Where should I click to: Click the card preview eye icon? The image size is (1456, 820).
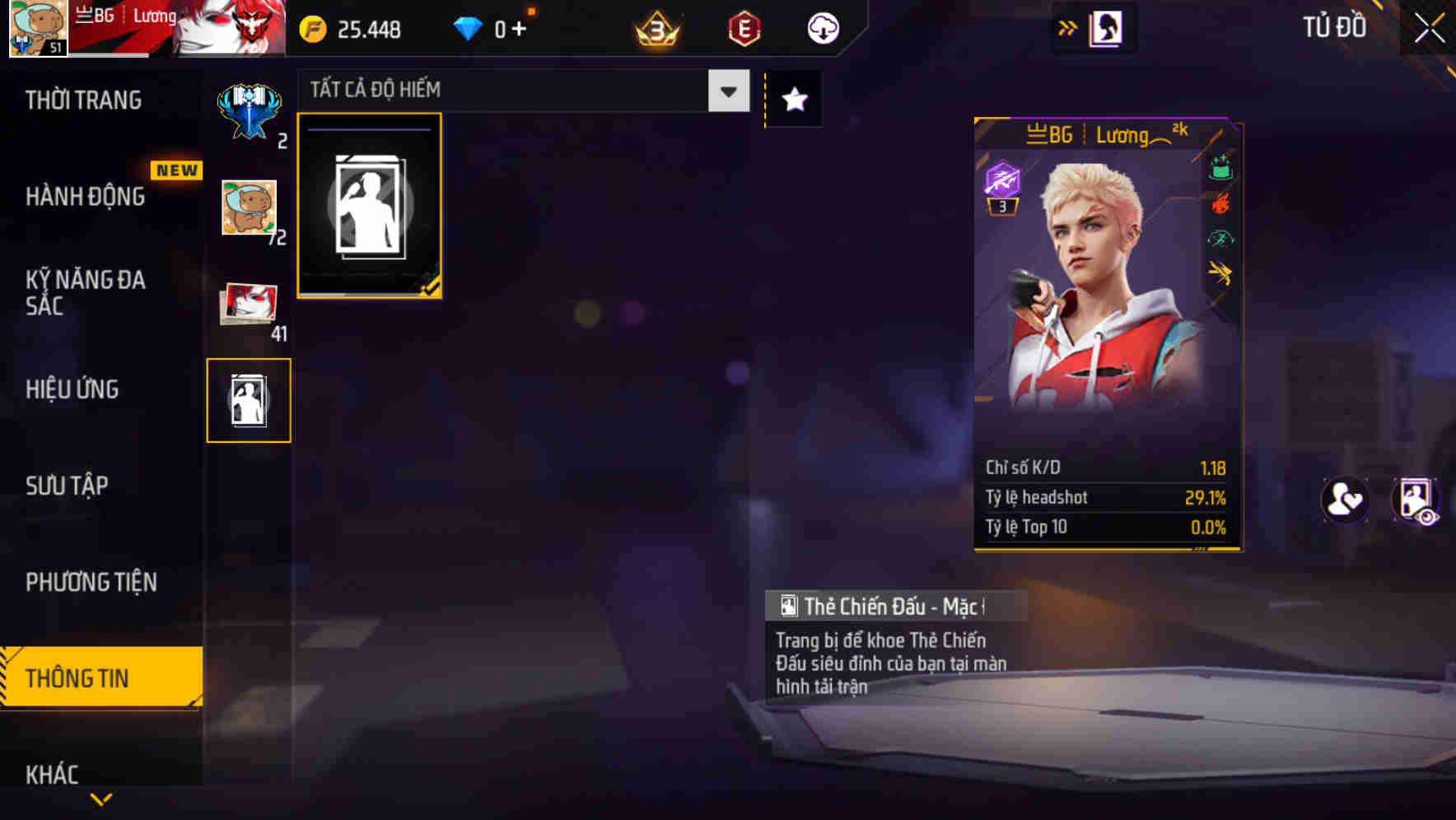(x=1418, y=500)
